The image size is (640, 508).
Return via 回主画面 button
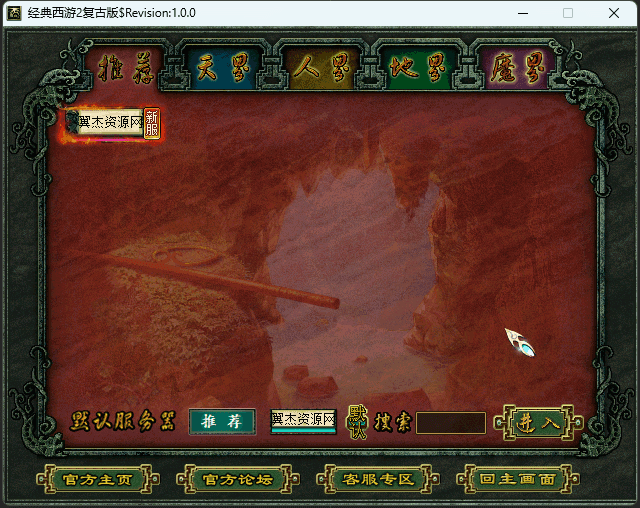point(517,479)
